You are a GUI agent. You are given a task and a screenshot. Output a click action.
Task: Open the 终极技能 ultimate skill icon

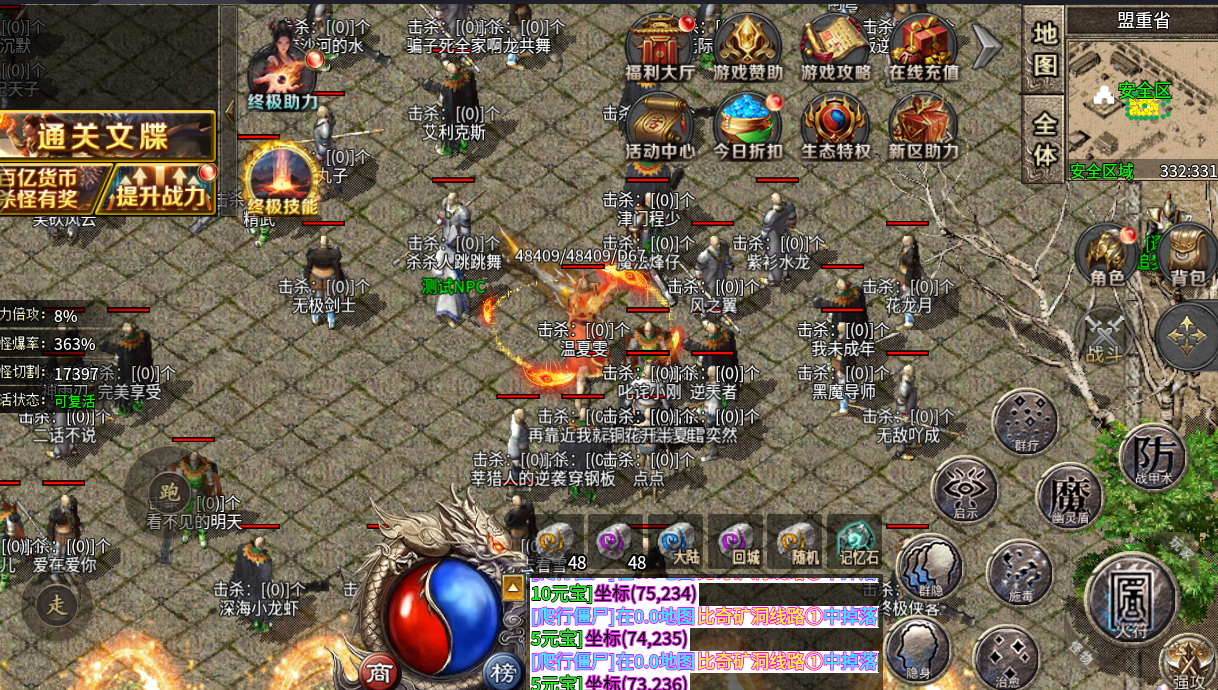coord(282,178)
